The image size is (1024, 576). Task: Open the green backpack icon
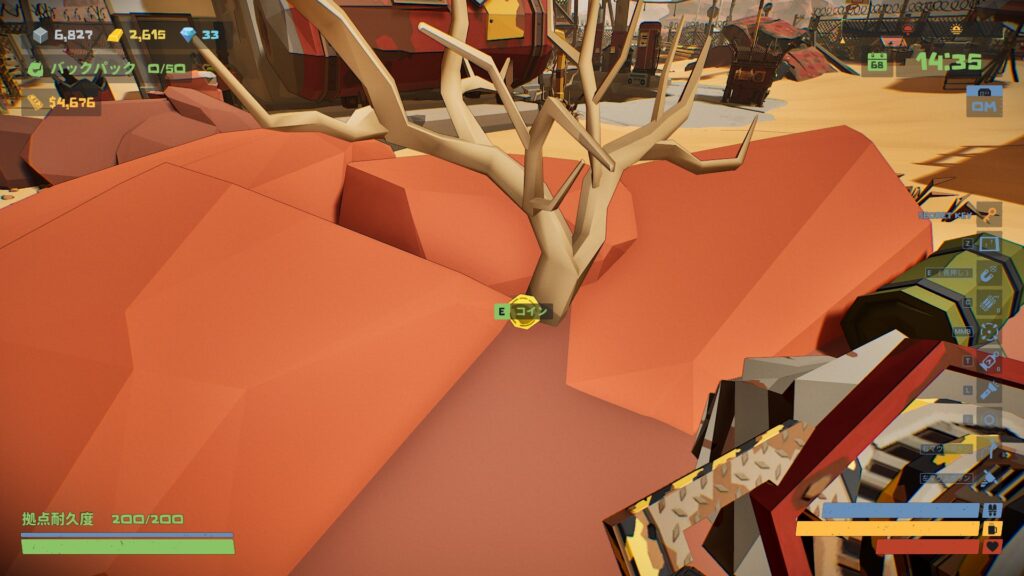click(x=35, y=69)
